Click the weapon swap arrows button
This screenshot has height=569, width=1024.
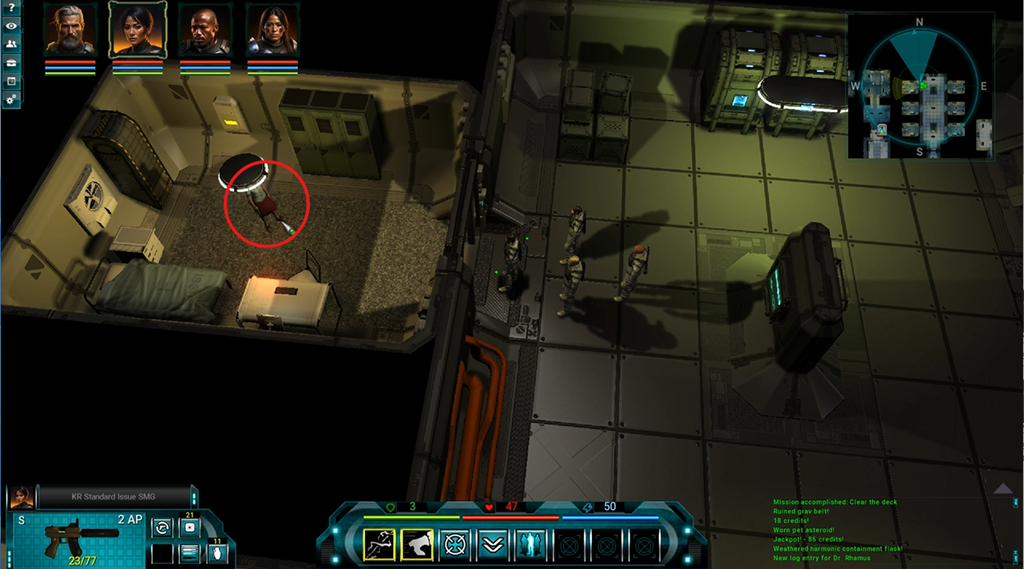point(160,527)
